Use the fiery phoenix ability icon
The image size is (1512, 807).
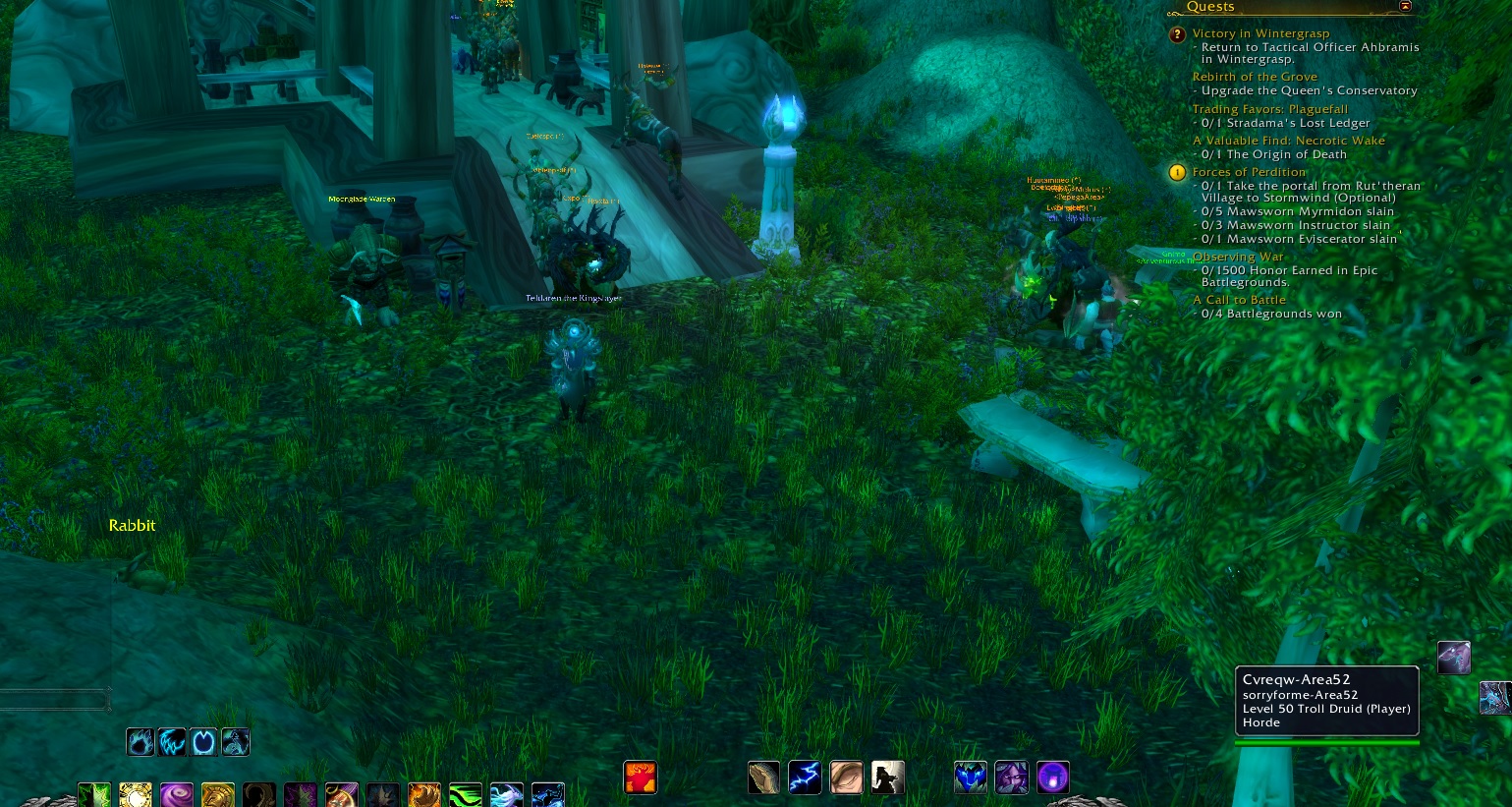click(x=640, y=777)
